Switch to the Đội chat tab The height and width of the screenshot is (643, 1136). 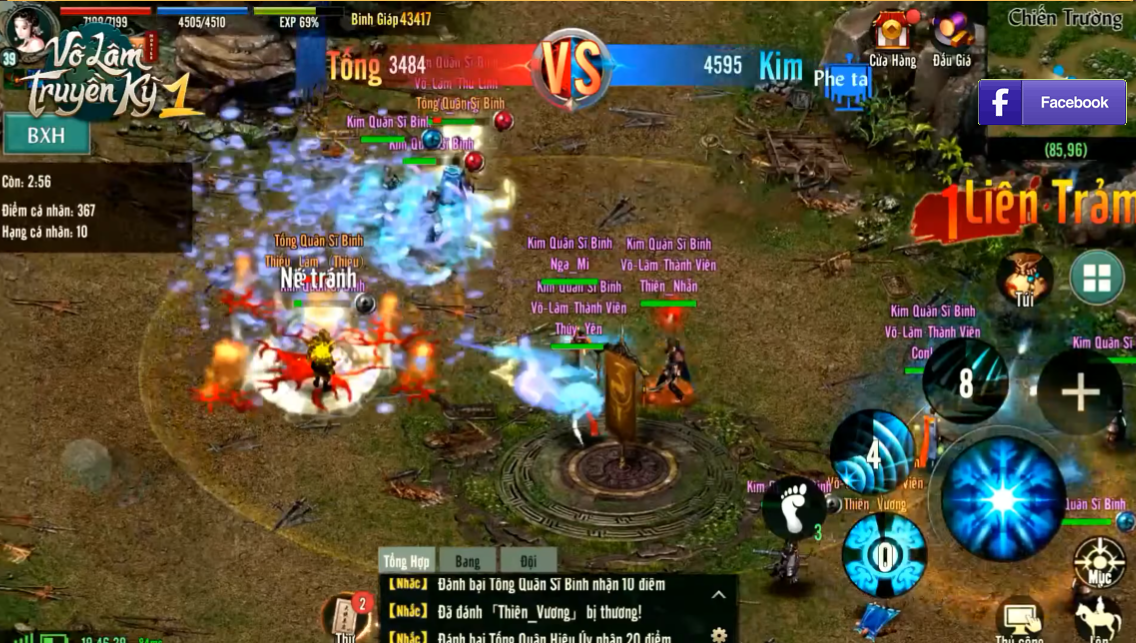tap(527, 561)
